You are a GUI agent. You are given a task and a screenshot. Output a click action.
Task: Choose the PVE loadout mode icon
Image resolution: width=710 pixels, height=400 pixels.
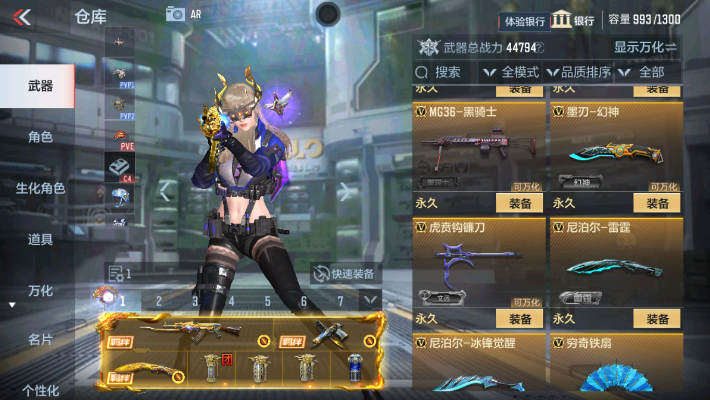(x=120, y=138)
